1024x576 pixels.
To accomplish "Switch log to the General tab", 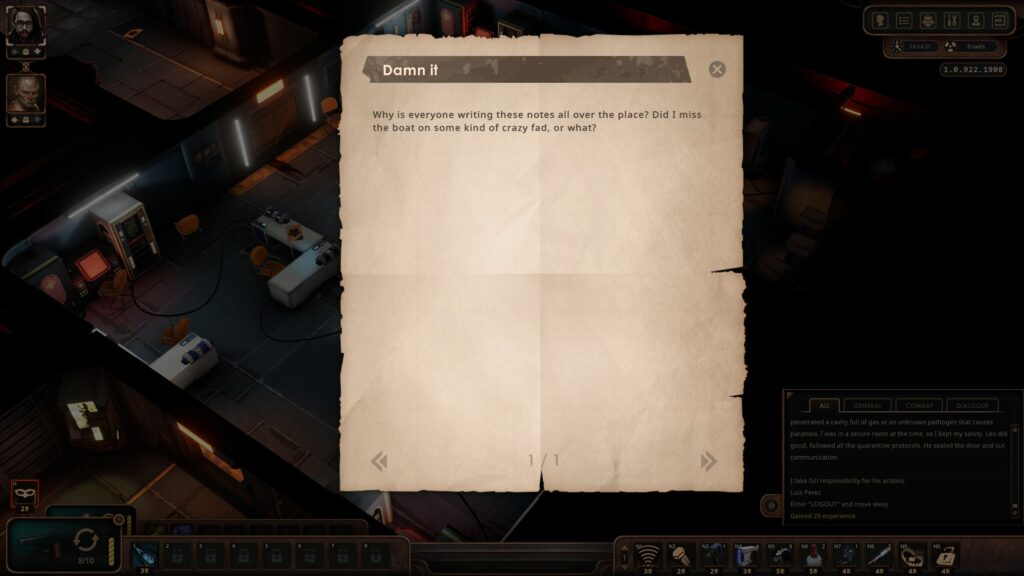I will click(x=867, y=405).
